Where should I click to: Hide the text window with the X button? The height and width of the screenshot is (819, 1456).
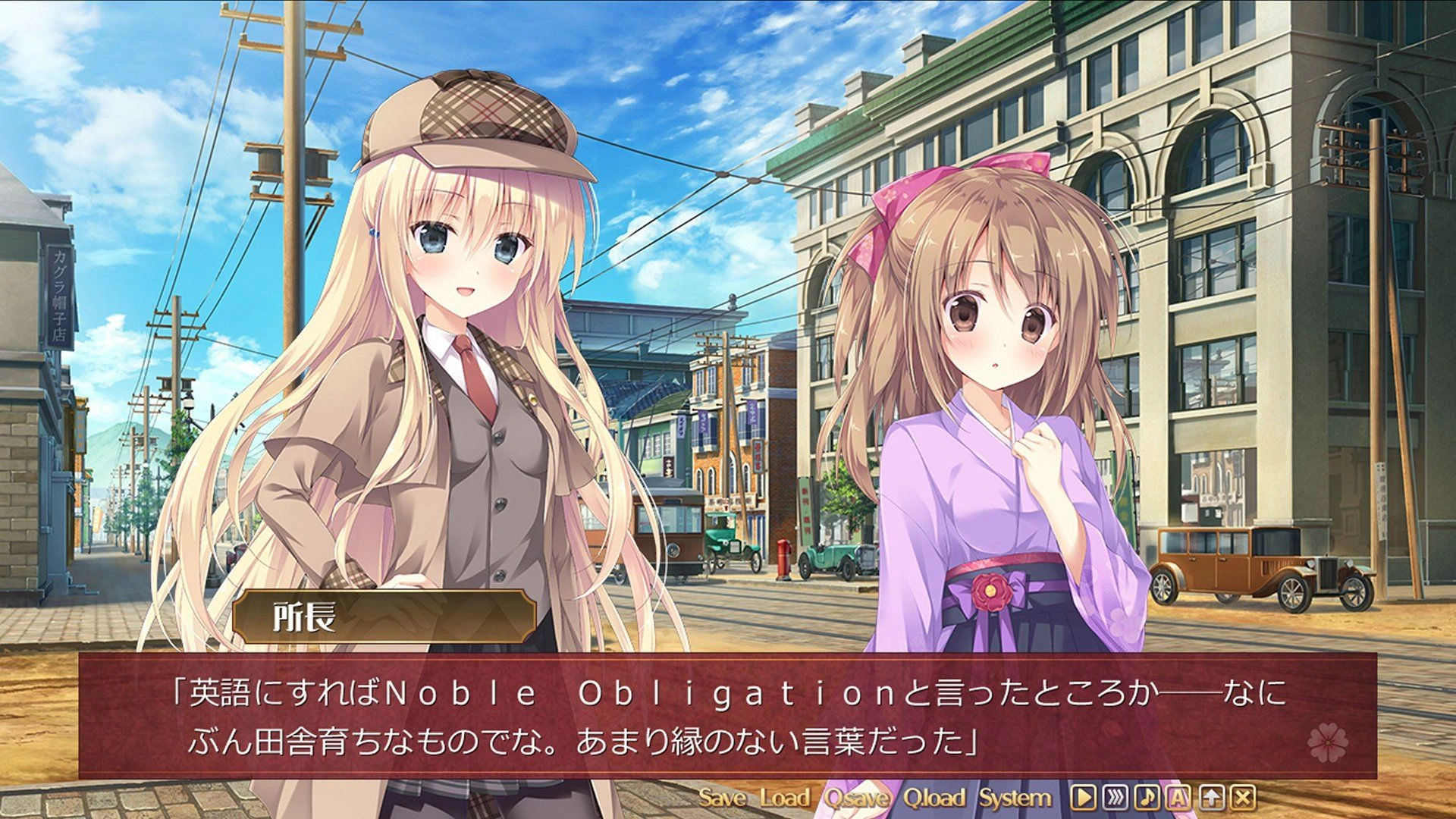pyautogui.click(x=1243, y=798)
